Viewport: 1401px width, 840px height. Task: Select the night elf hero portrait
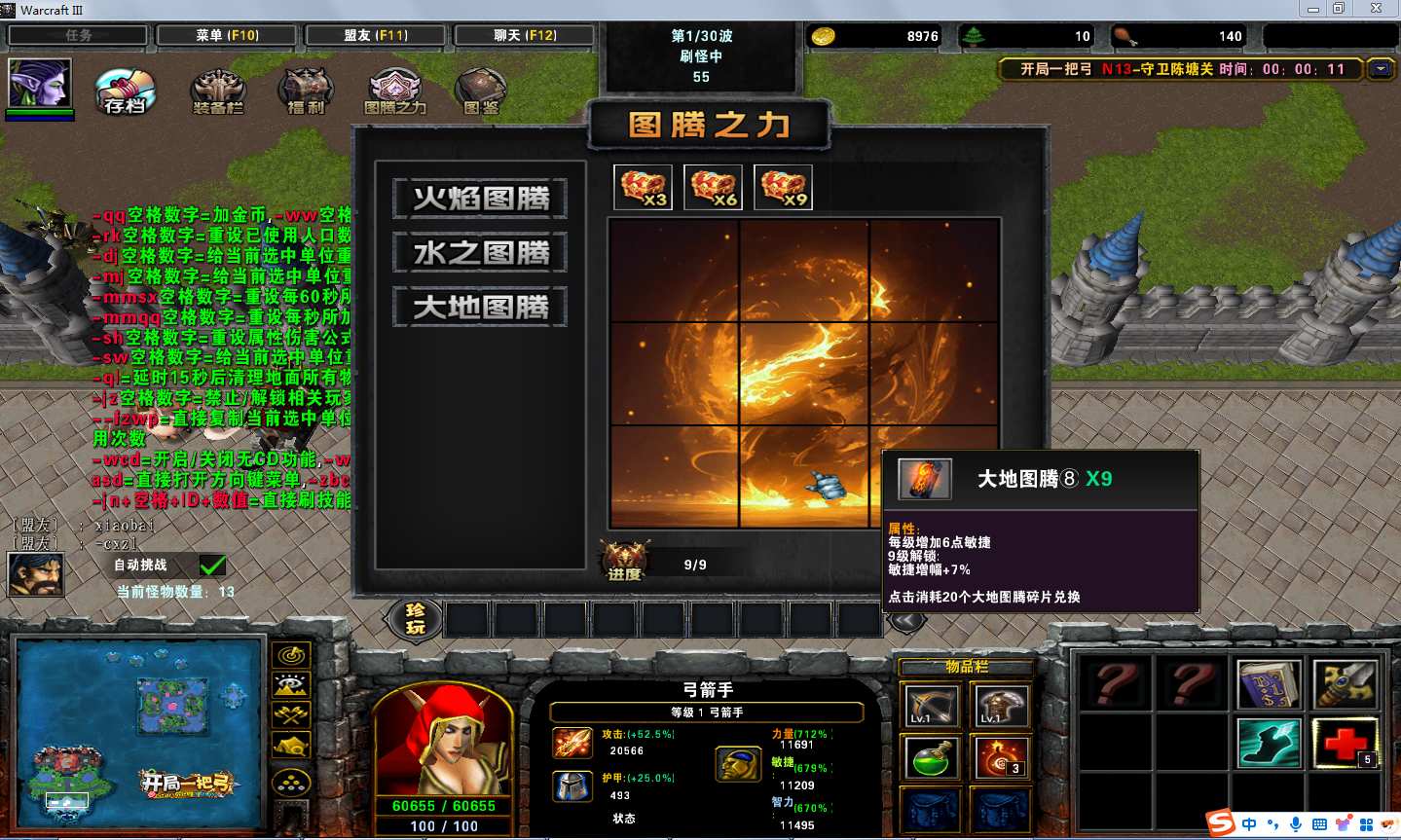coord(39,83)
